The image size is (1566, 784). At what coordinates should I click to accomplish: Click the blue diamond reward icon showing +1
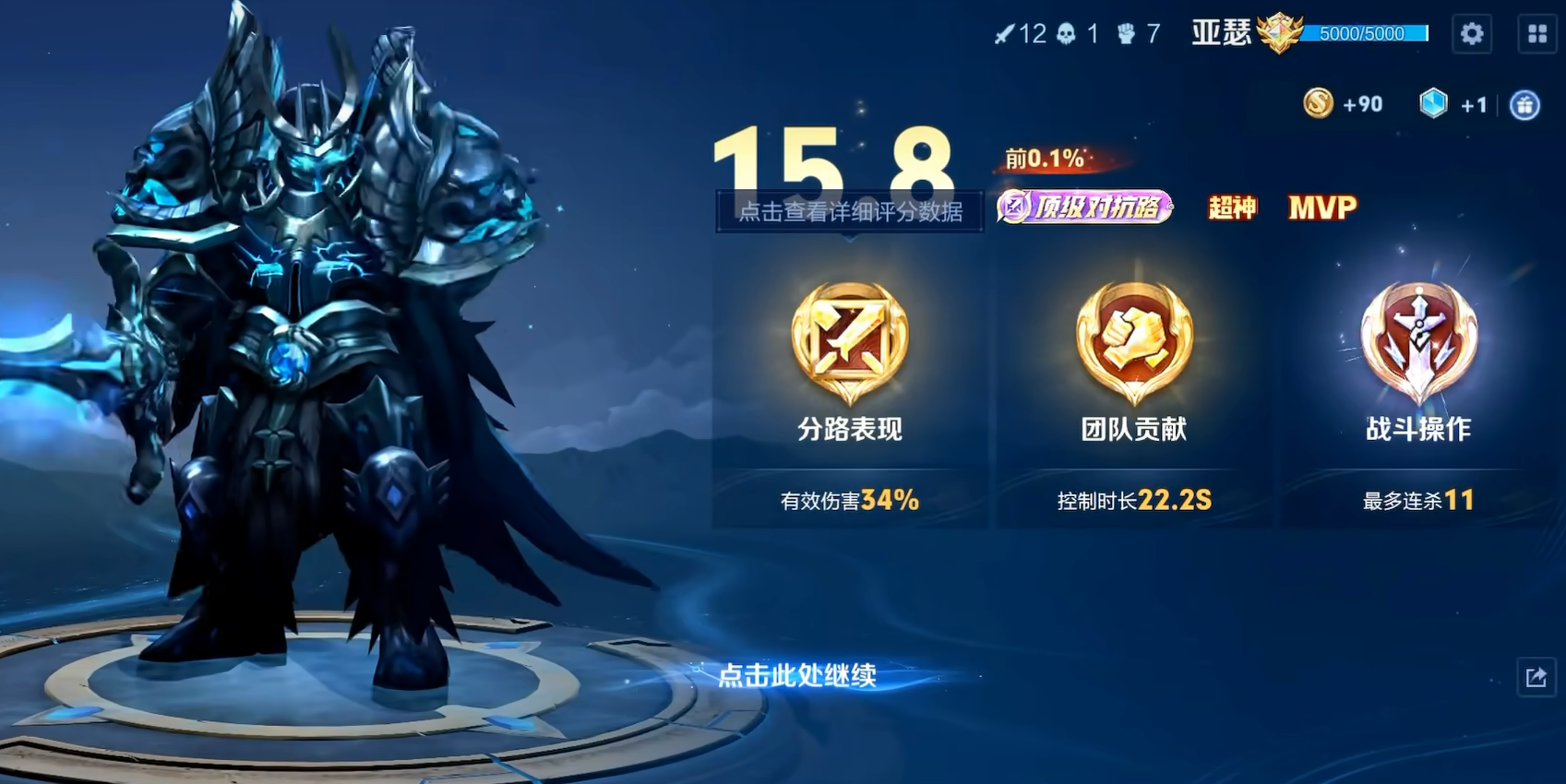pos(1432,104)
